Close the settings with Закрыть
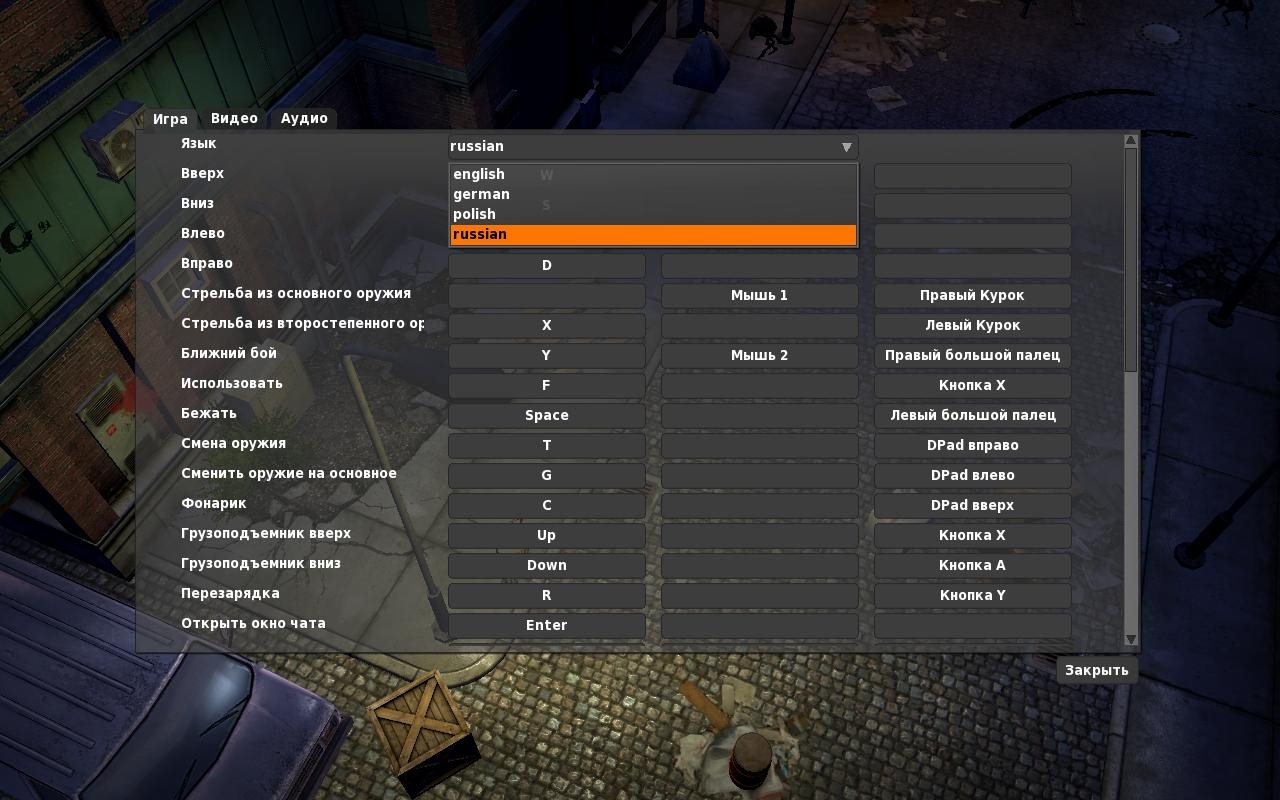 coord(1096,670)
